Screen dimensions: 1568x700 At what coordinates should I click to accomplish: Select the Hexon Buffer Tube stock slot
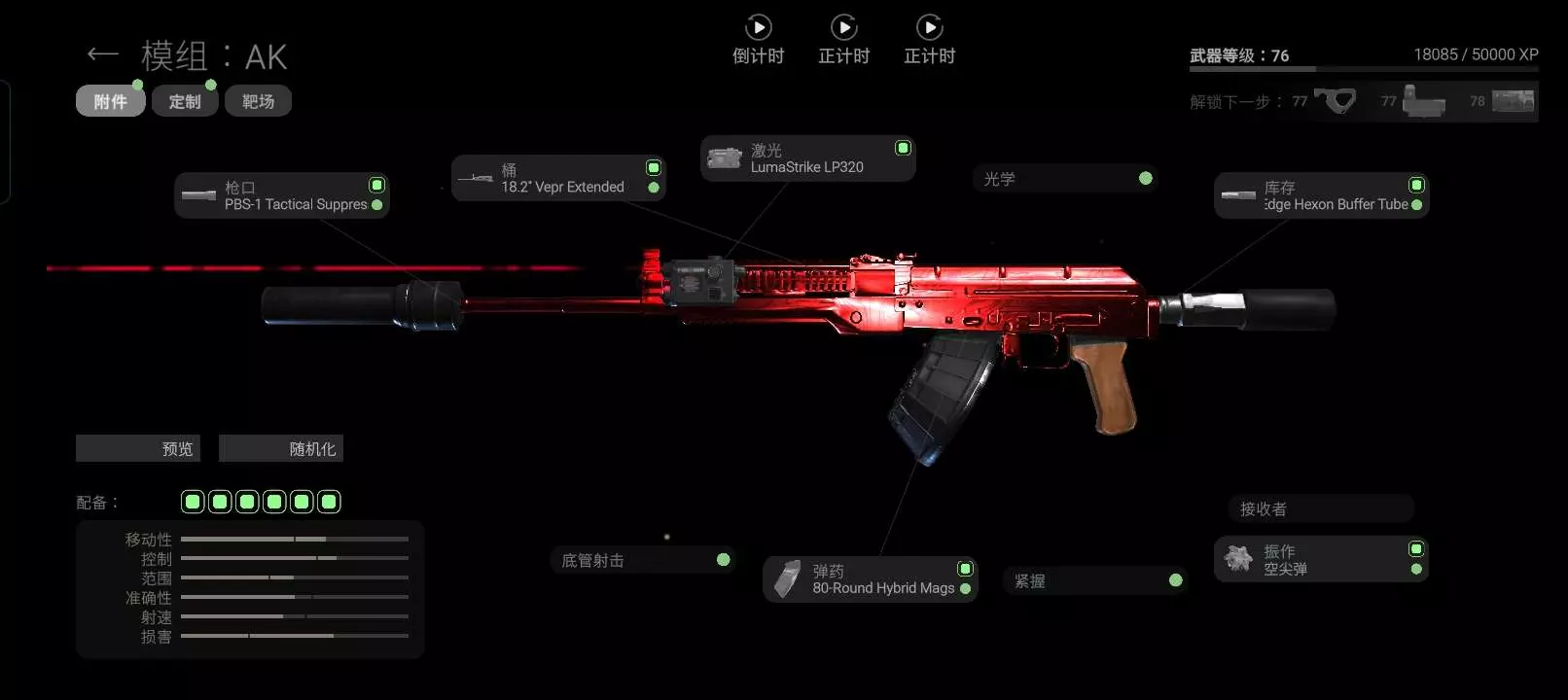click(x=1321, y=195)
